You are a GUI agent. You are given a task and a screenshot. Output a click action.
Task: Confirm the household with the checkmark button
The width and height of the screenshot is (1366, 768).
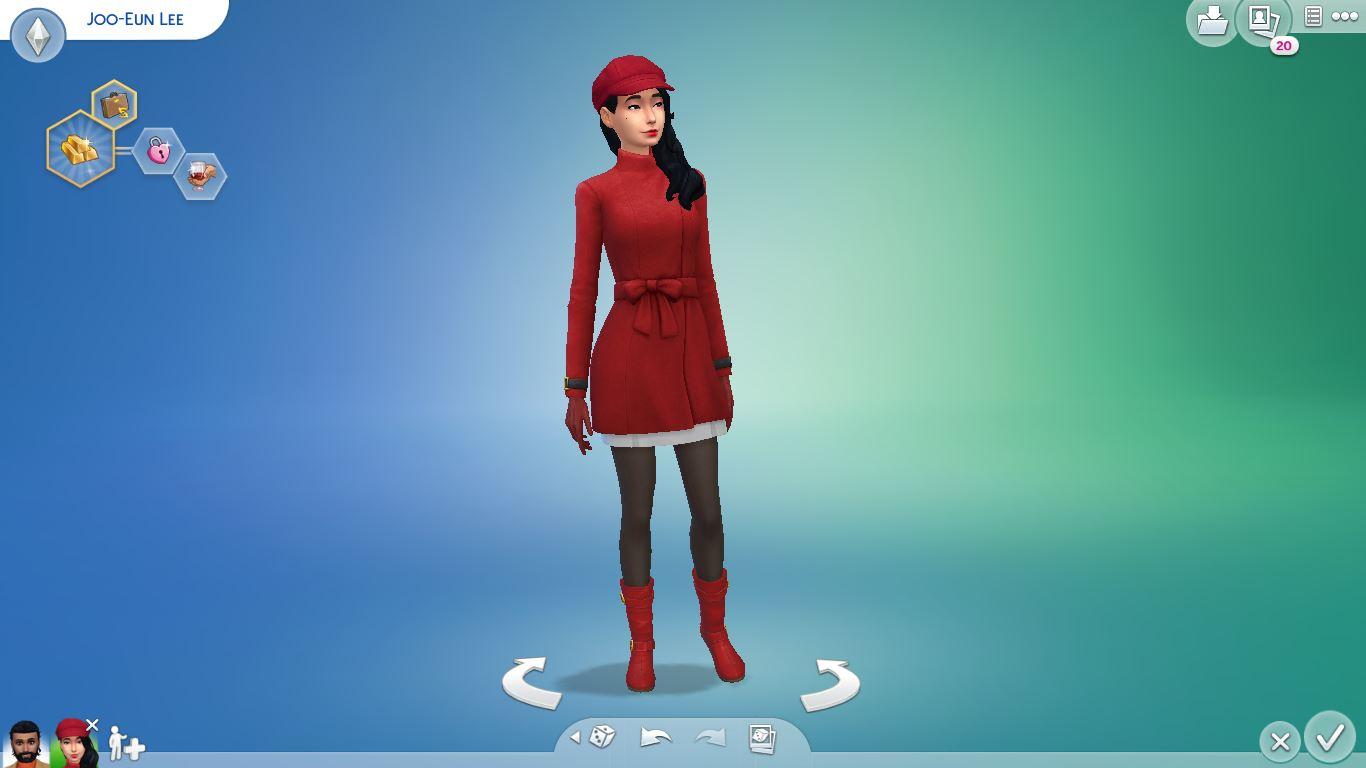click(x=1329, y=738)
